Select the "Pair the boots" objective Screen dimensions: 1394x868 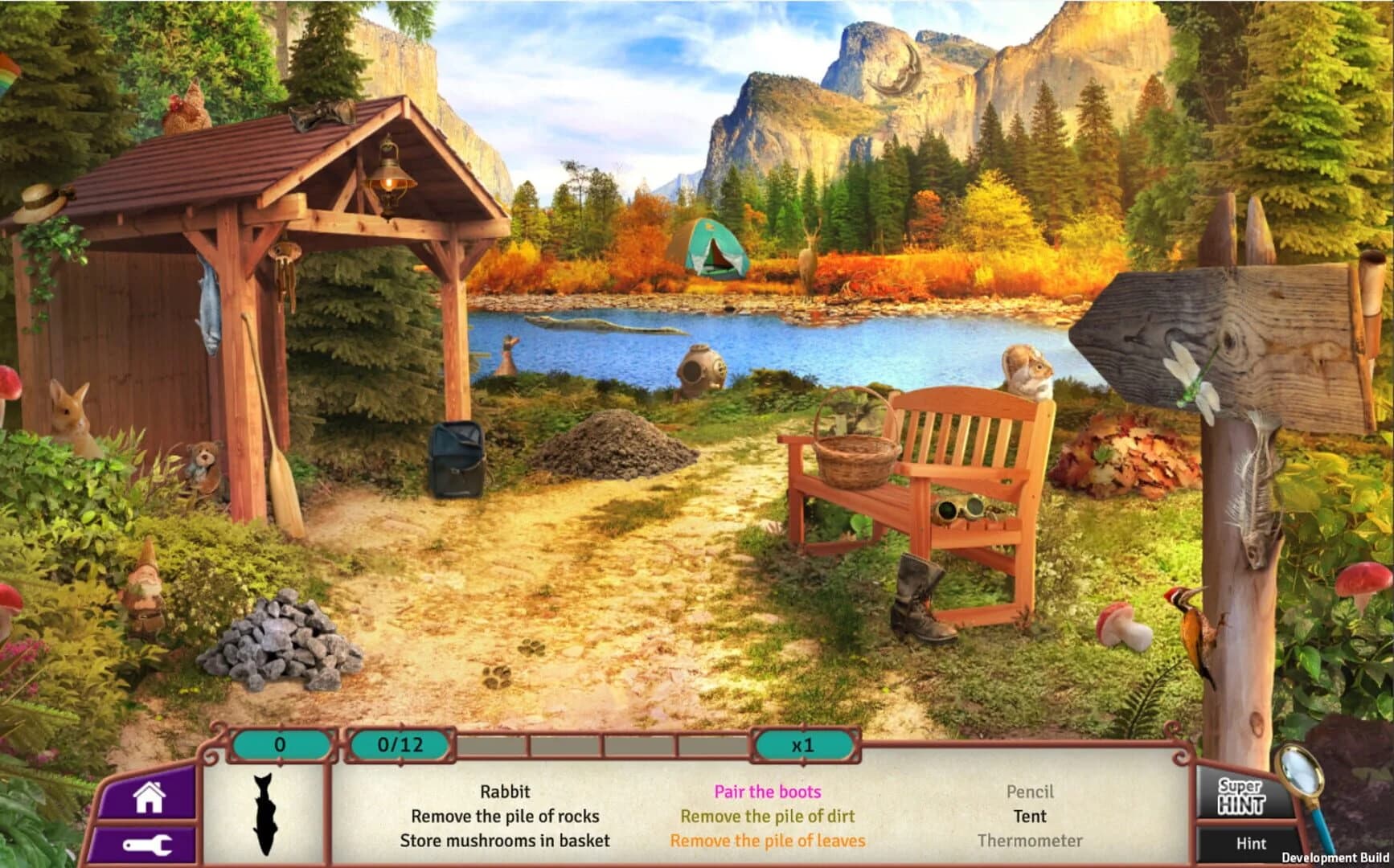[x=767, y=792]
